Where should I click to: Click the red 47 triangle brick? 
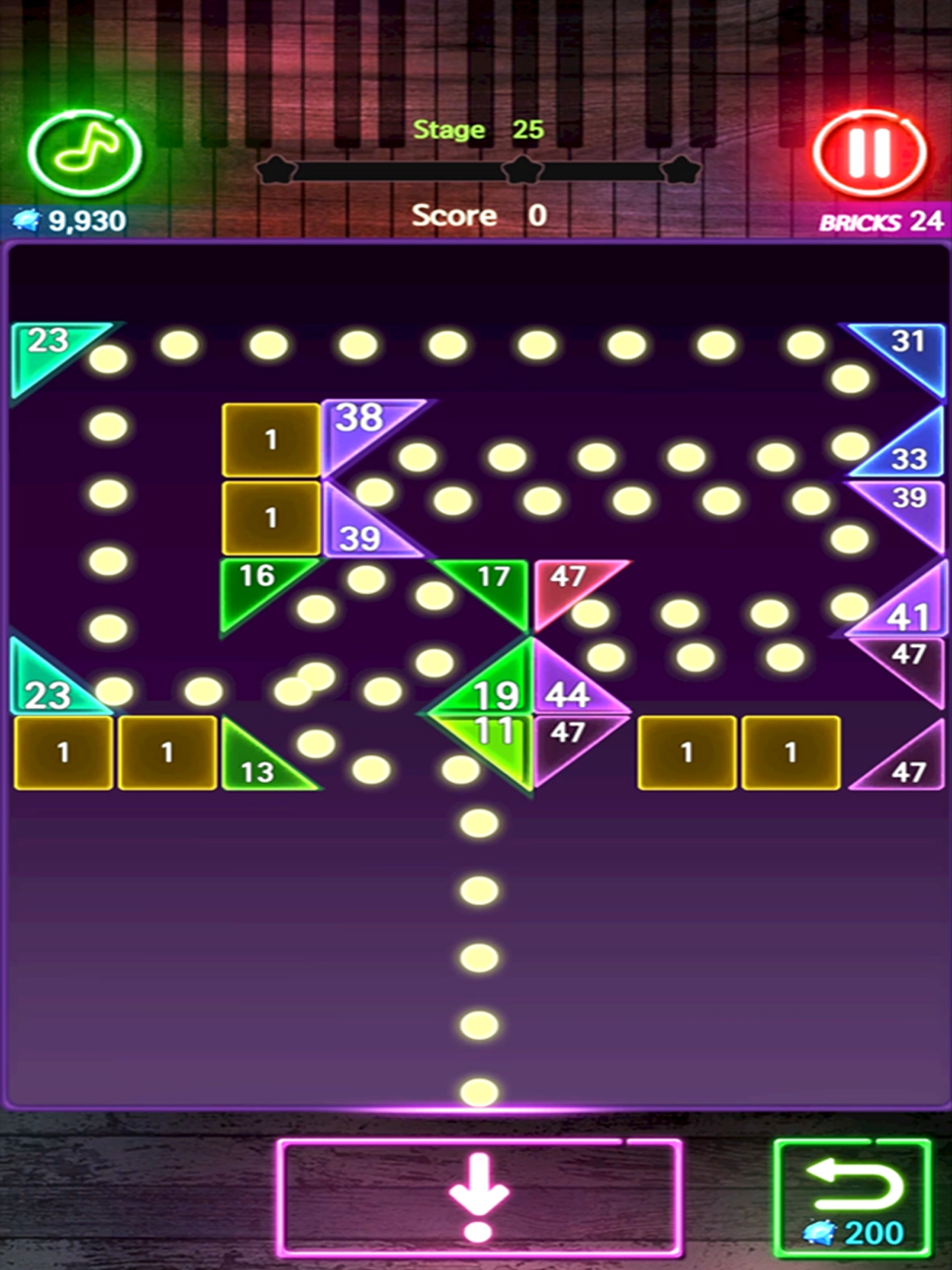565,585
